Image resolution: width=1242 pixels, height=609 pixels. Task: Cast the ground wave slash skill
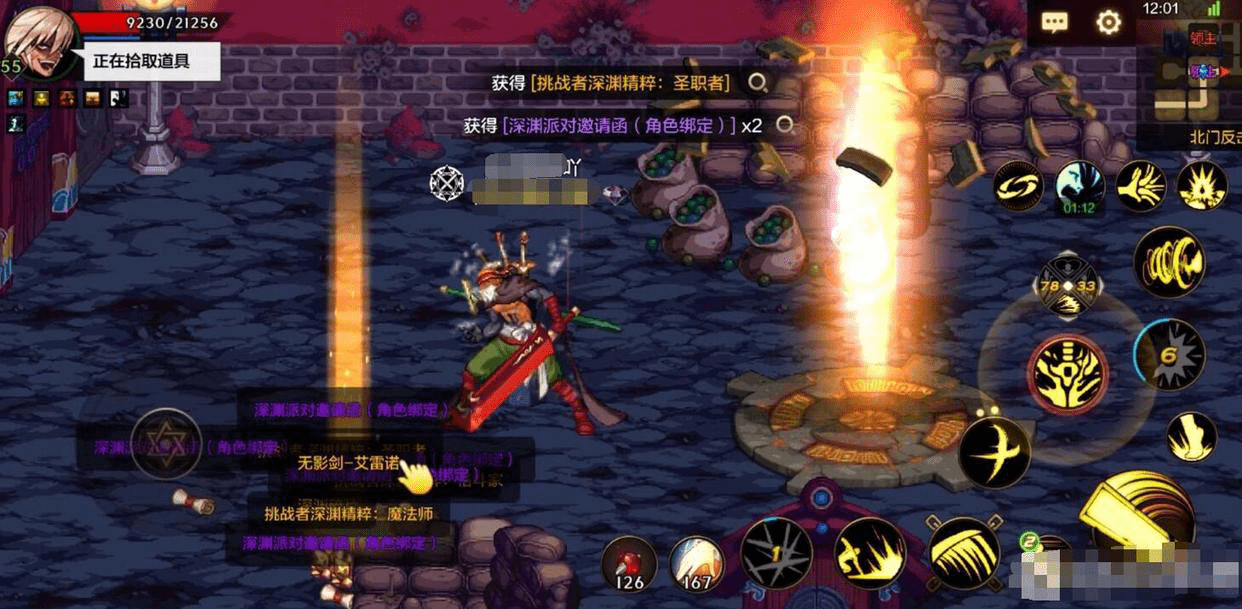coord(870,553)
